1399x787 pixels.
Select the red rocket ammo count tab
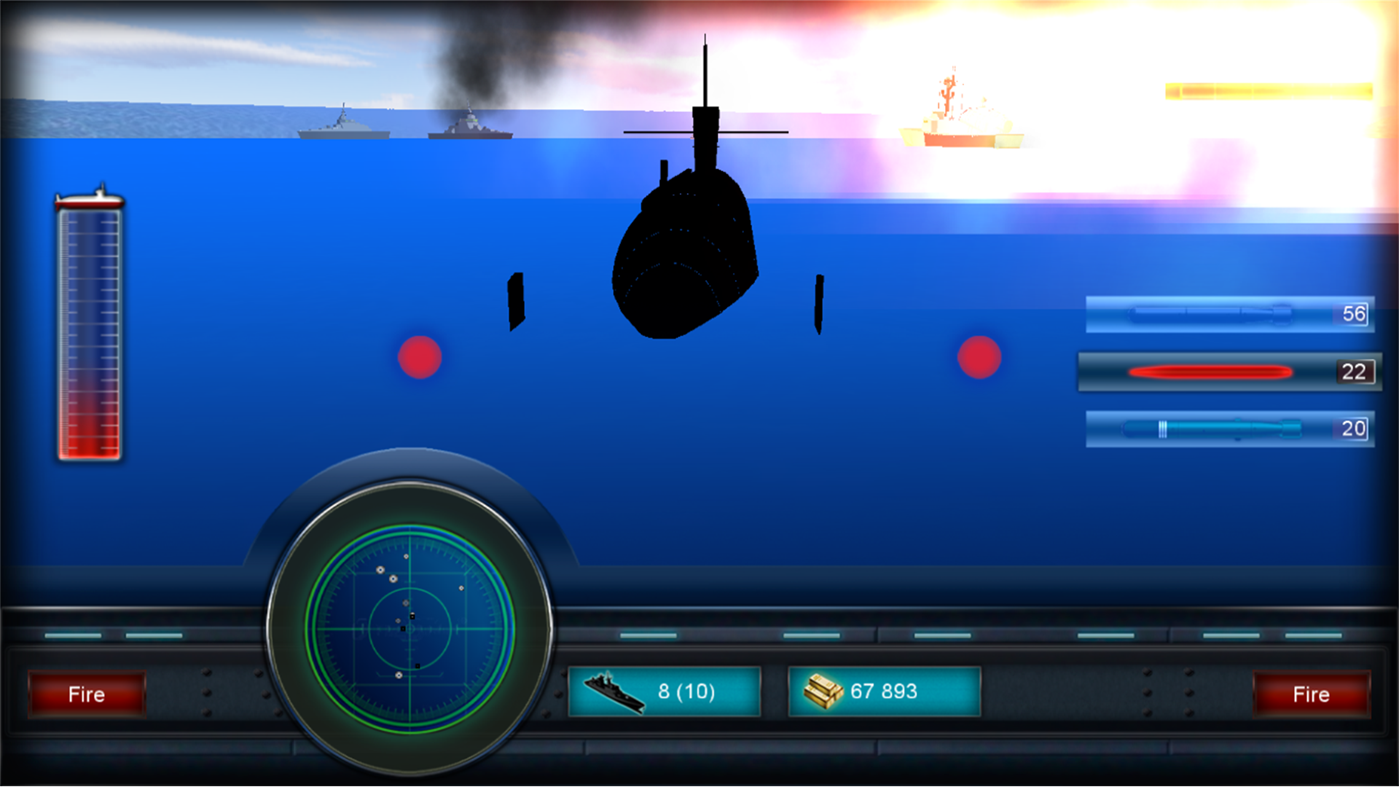click(x=1357, y=371)
